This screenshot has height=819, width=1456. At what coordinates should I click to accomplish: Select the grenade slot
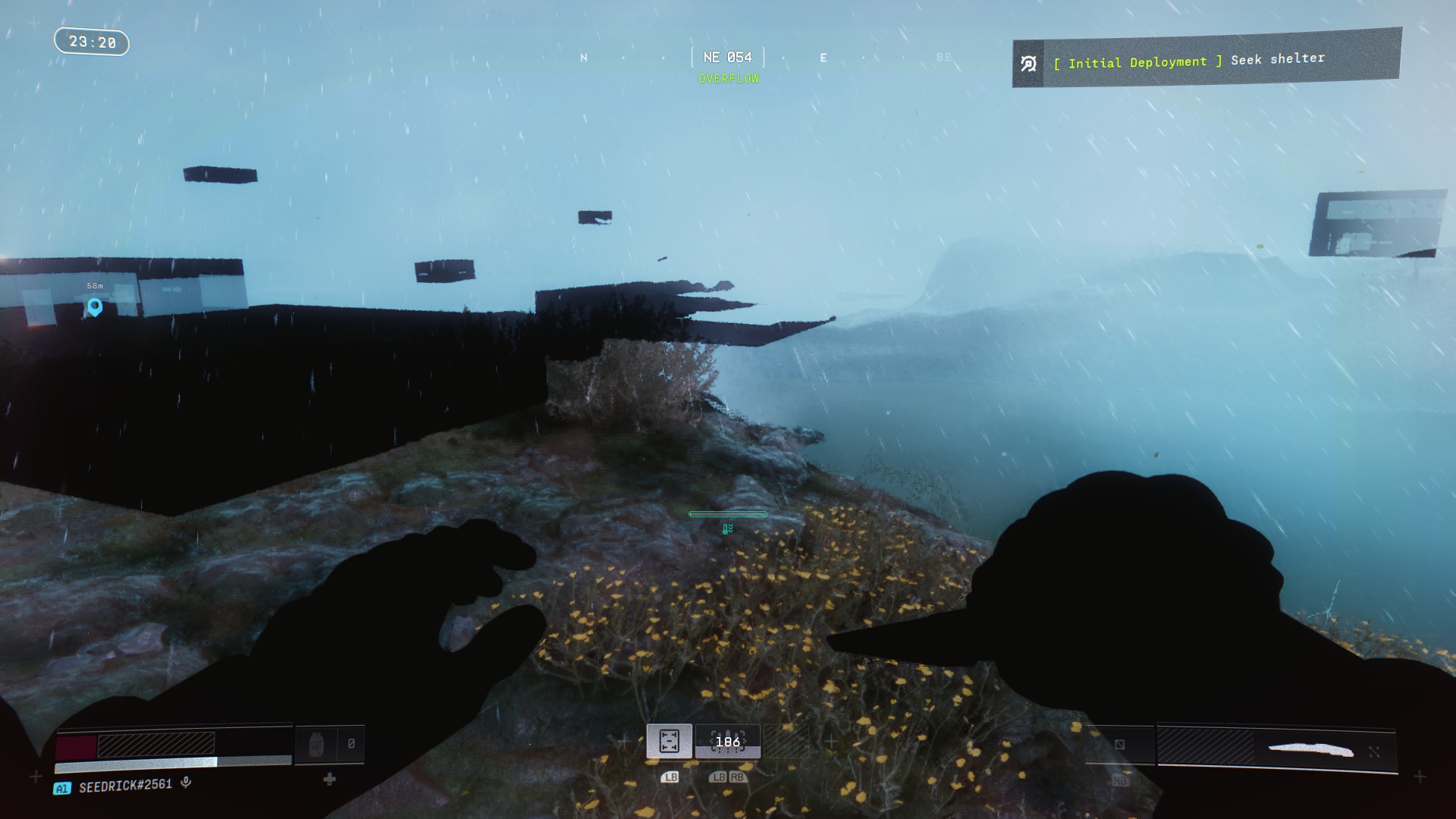[317, 745]
